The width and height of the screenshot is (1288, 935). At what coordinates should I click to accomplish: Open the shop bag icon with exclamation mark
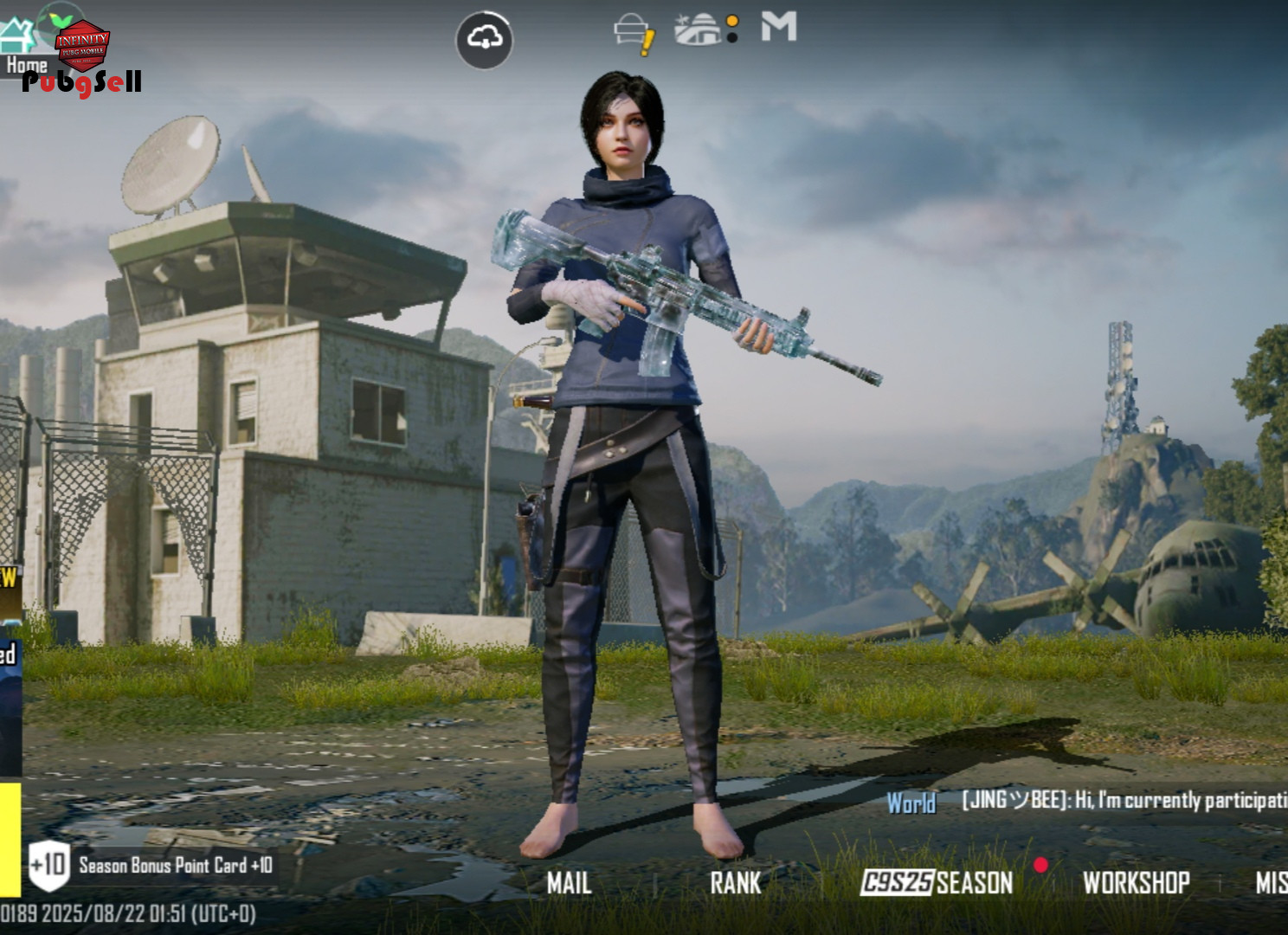[x=634, y=33]
